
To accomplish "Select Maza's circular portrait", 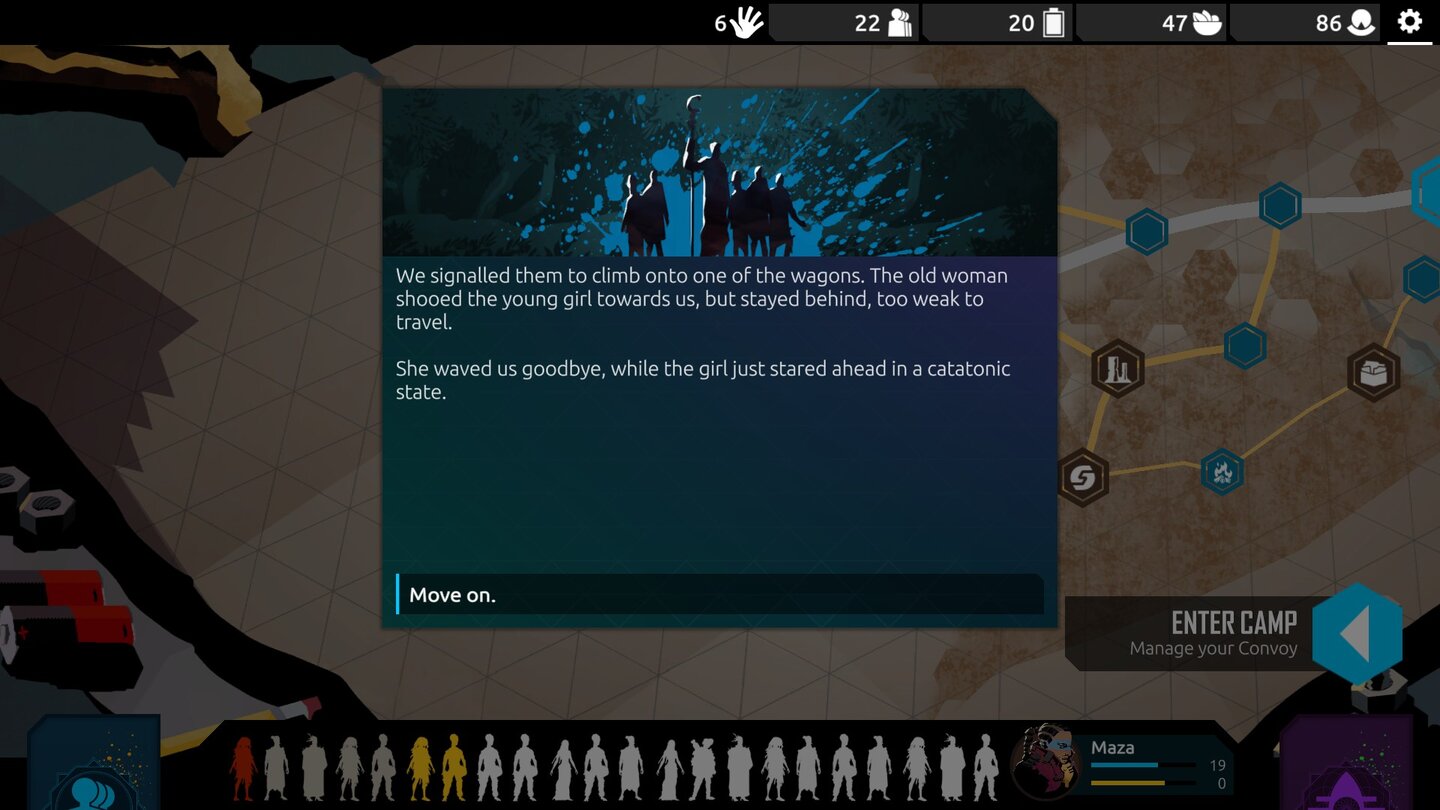I will pos(1046,762).
